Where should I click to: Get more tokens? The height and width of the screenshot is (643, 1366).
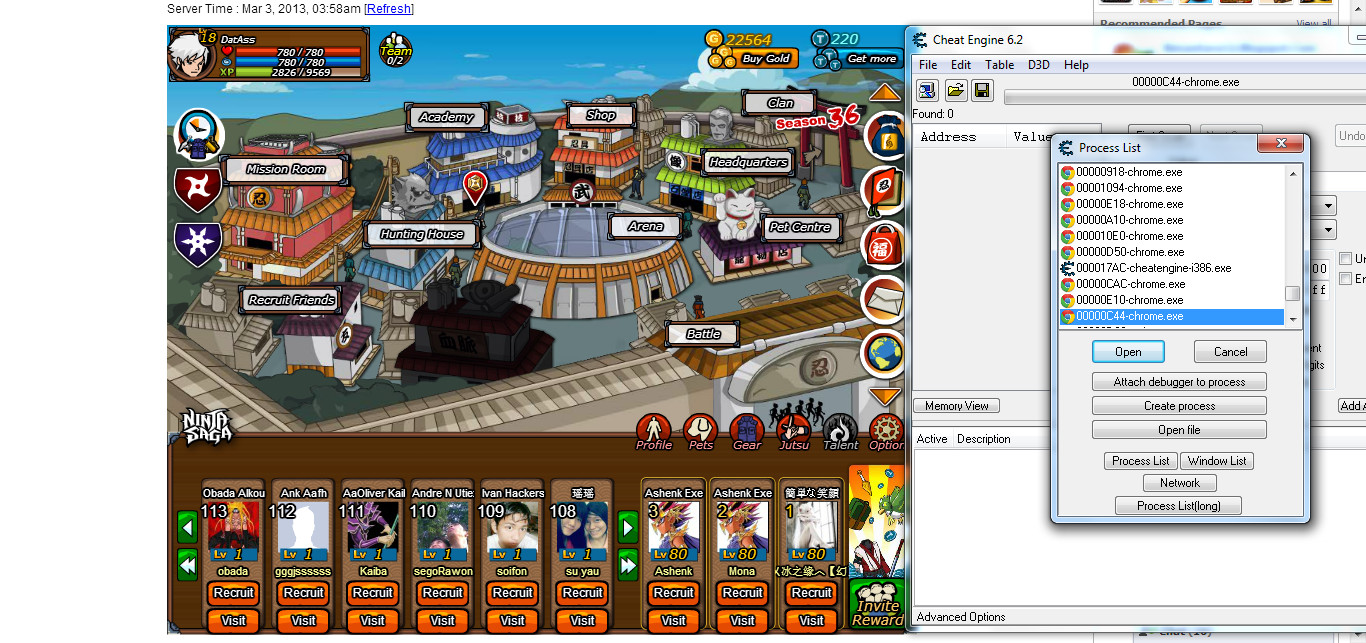point(871,59)
